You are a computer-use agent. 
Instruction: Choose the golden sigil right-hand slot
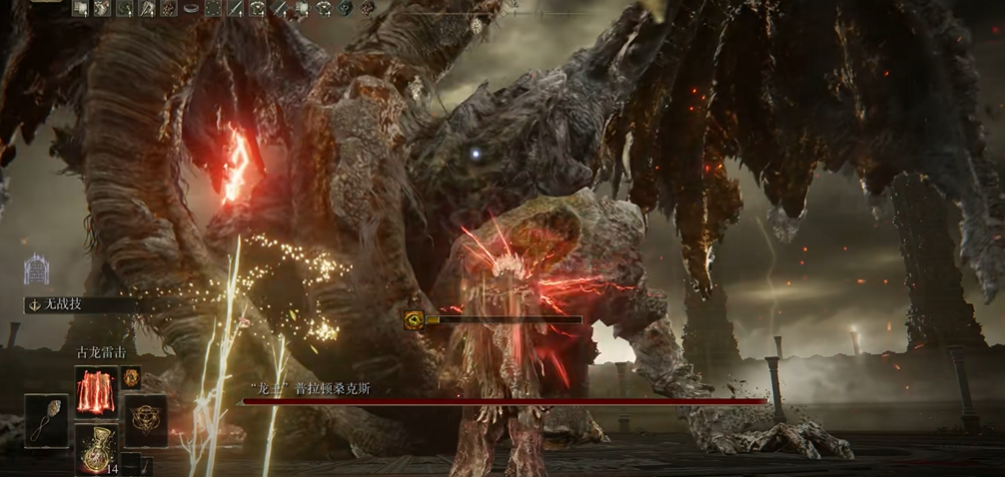click(146, 420)
